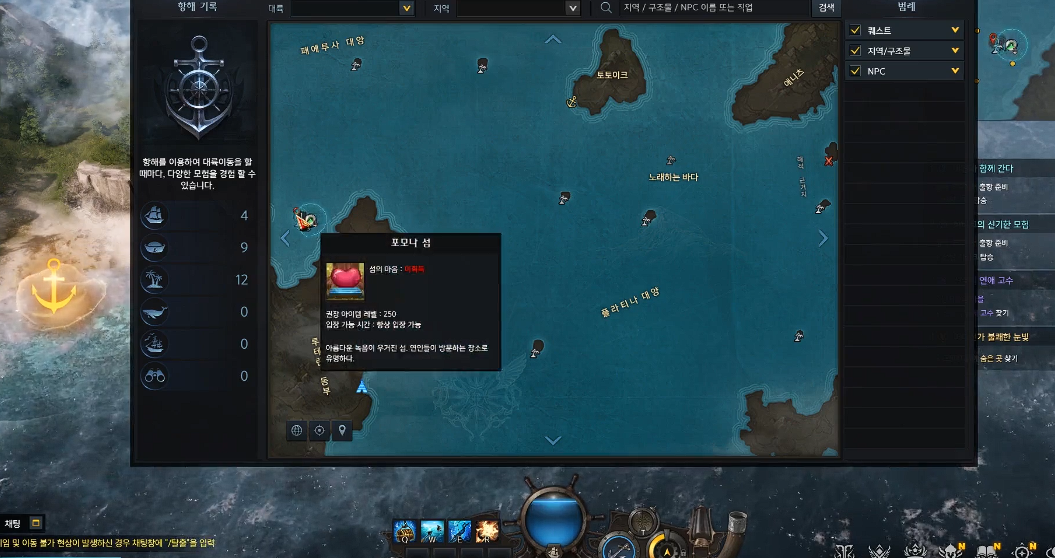Move the map view right
The image size is (1055, 558).
coord(823,238)
